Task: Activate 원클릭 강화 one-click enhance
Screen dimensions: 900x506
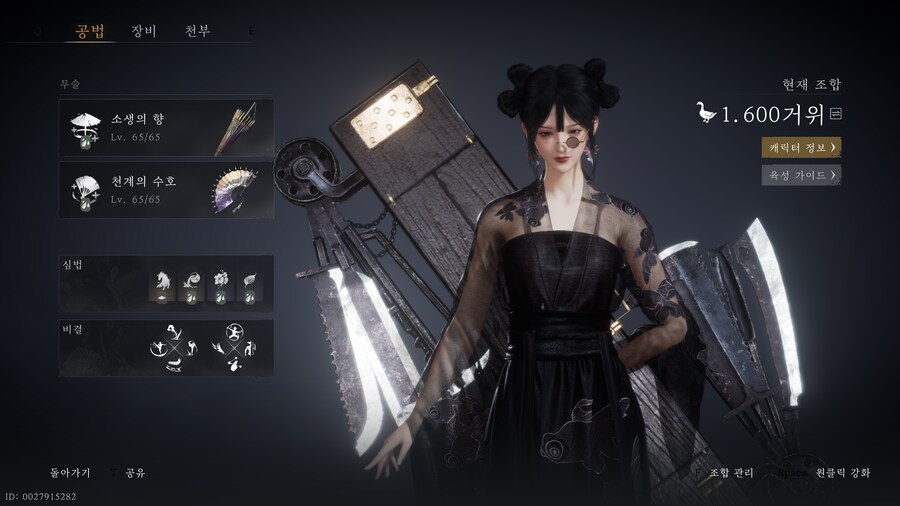Action: (x=842, y=472)
